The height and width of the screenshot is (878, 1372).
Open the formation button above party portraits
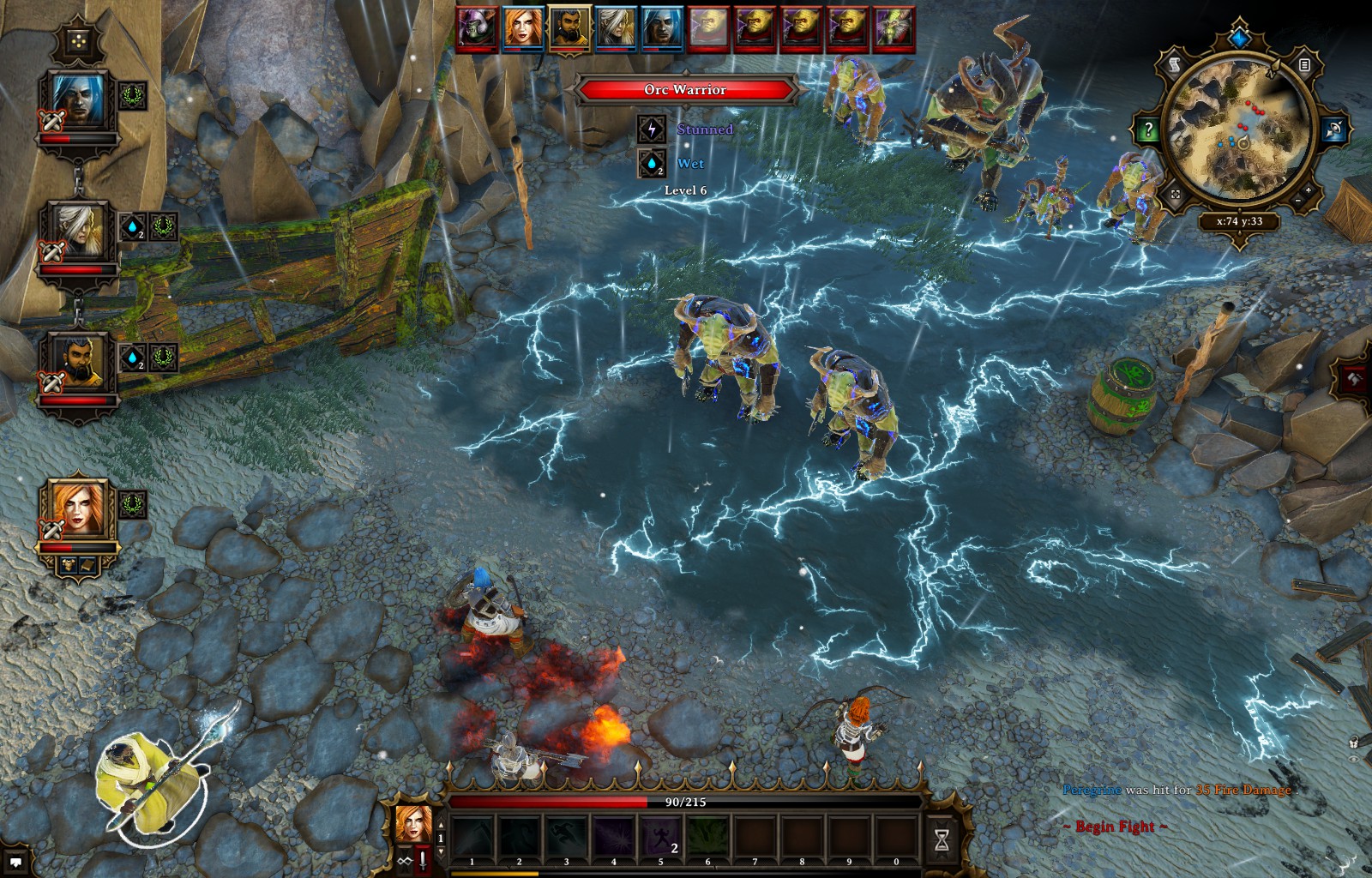78,40
